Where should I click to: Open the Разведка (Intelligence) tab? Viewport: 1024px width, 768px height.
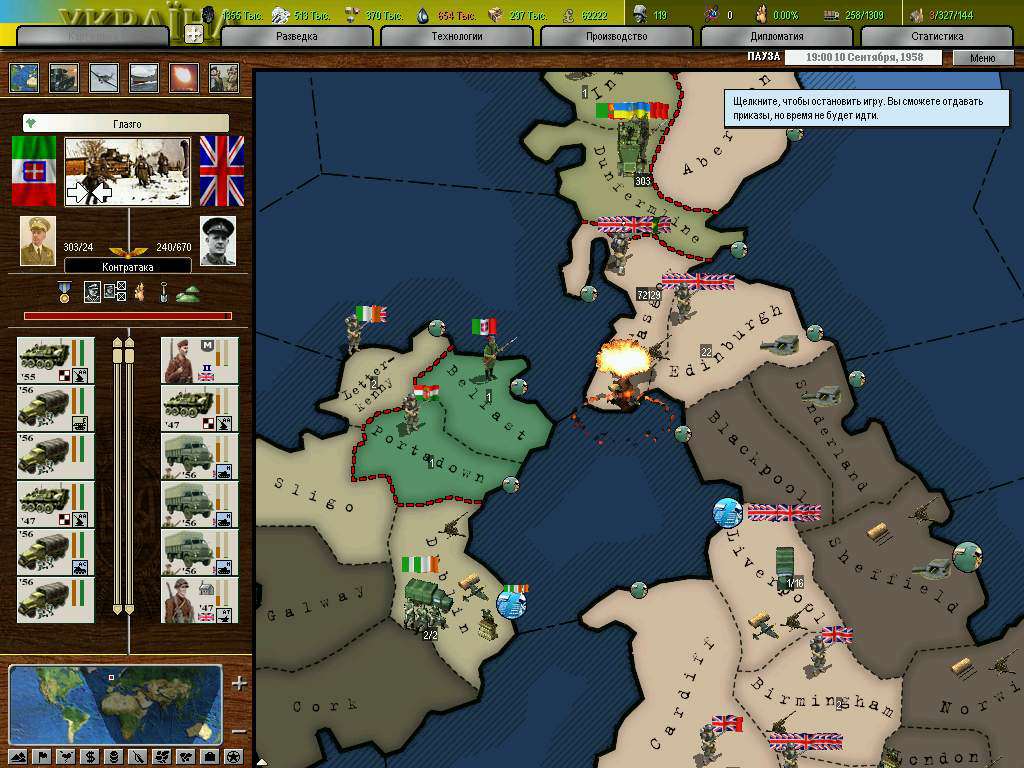click(x=296, y=36)
